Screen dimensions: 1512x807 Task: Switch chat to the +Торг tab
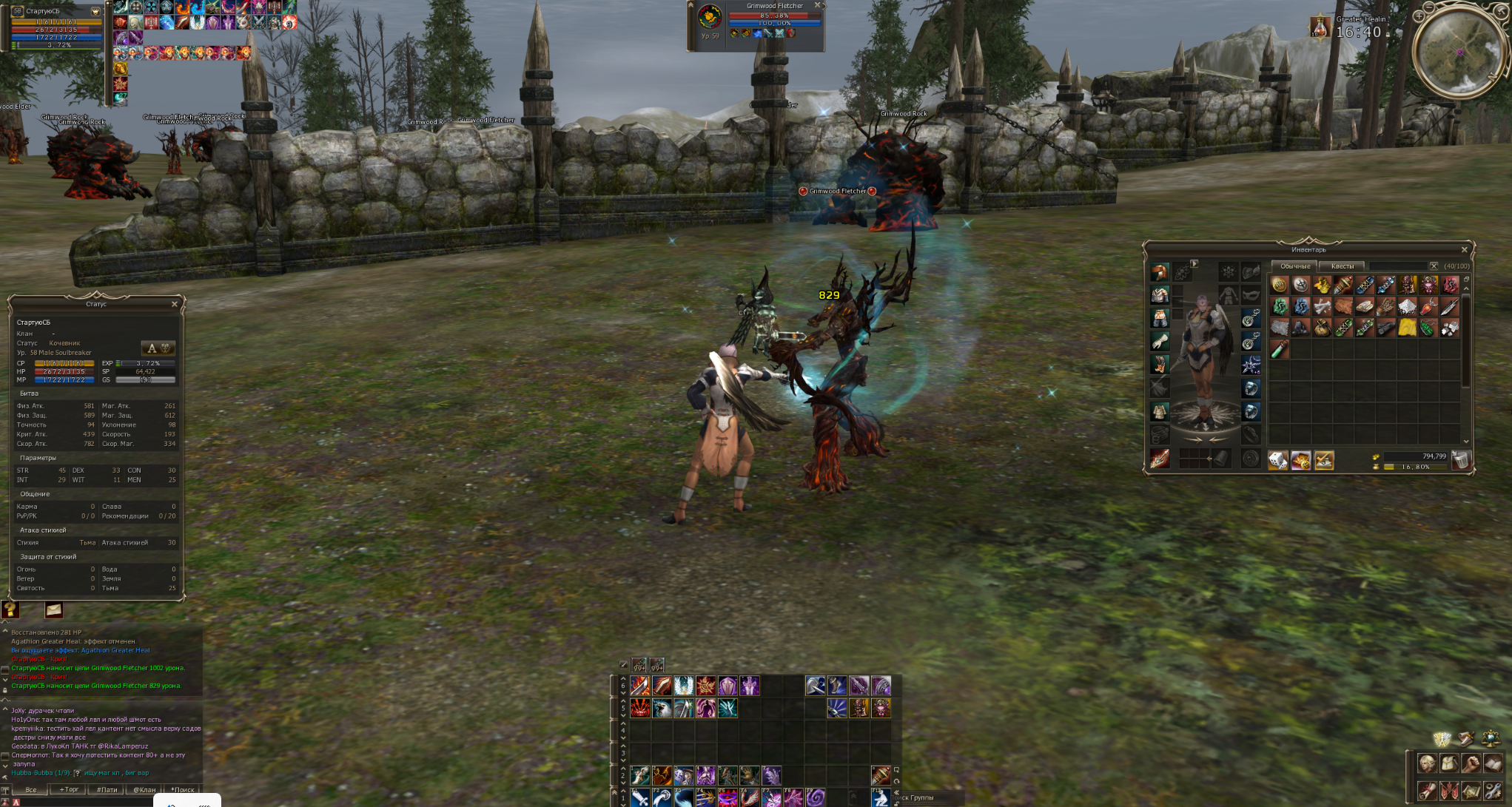coord(69,790)
